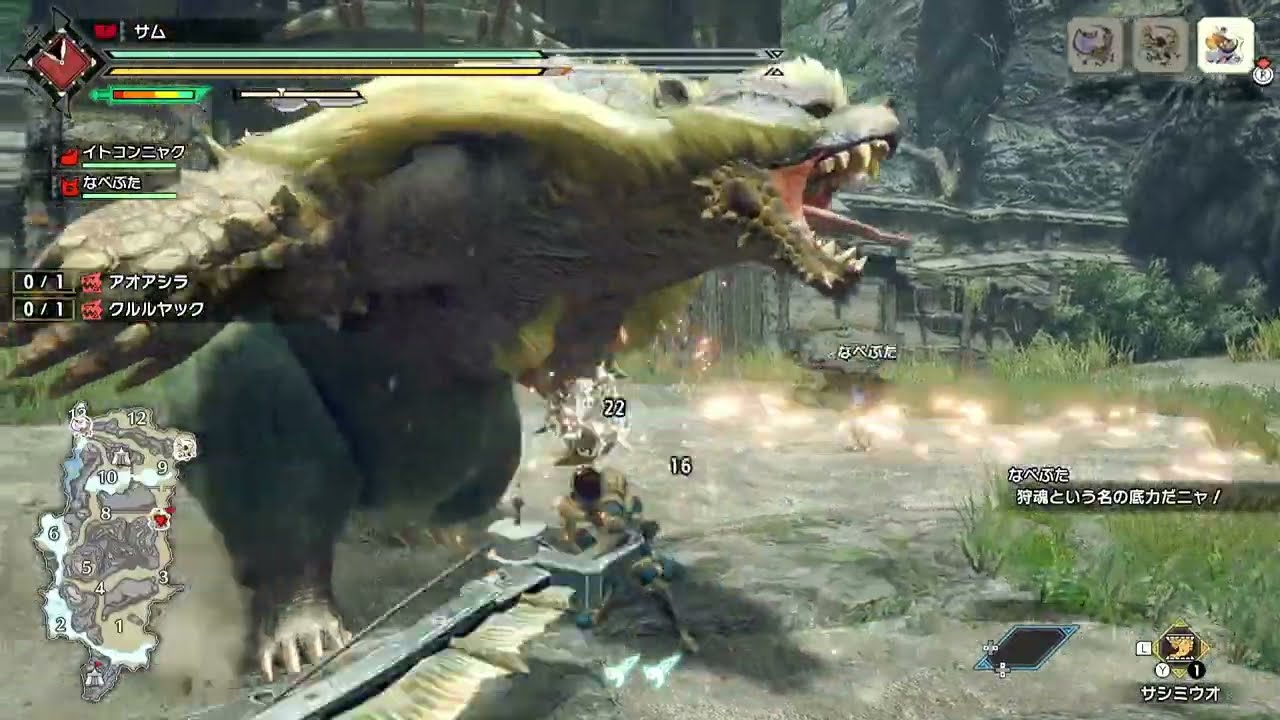Select the なべぶた entry in the party list
1280x720 pixels.
pos(116,184)
